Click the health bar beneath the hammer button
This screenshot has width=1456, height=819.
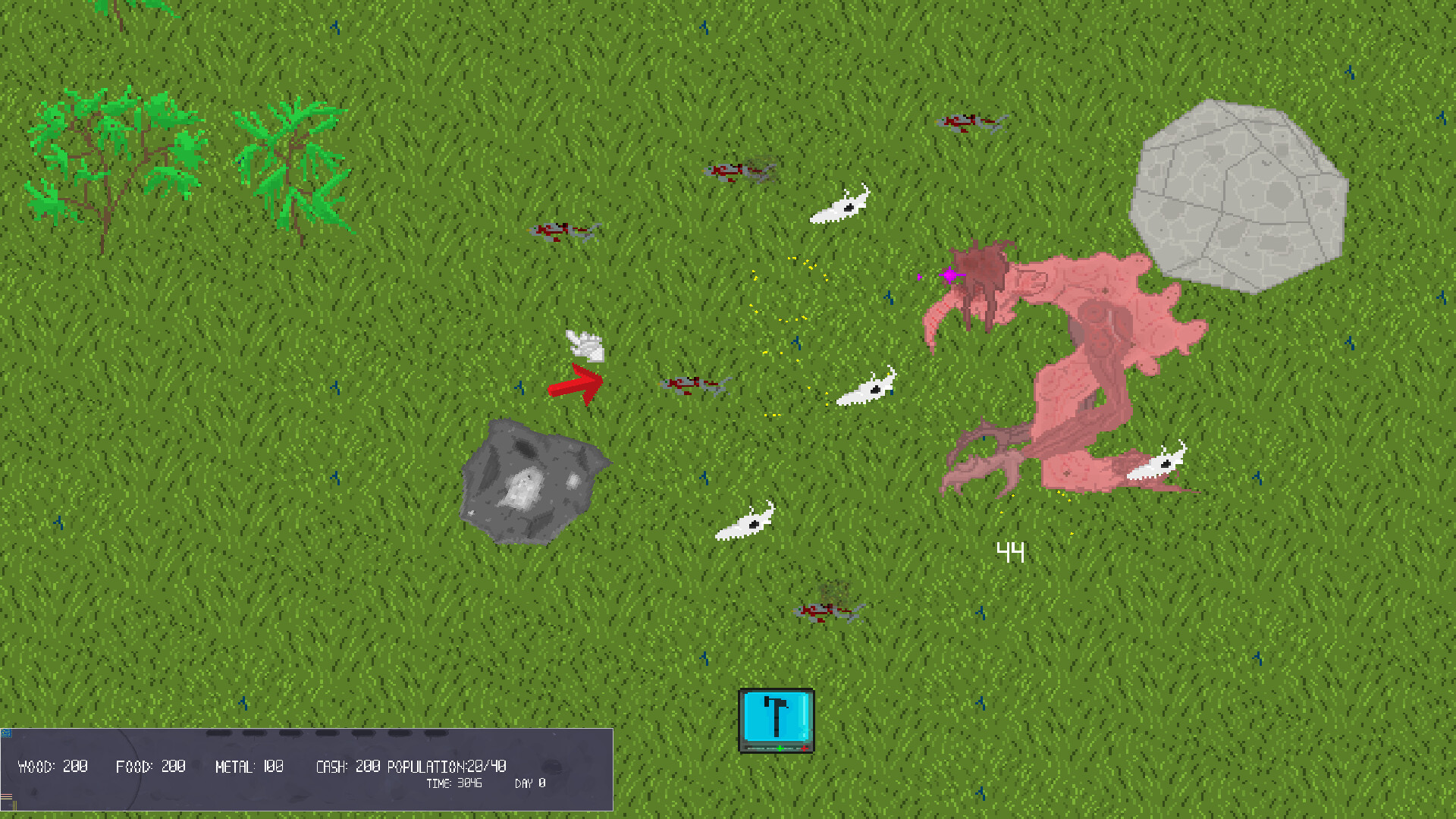(762, 748)
